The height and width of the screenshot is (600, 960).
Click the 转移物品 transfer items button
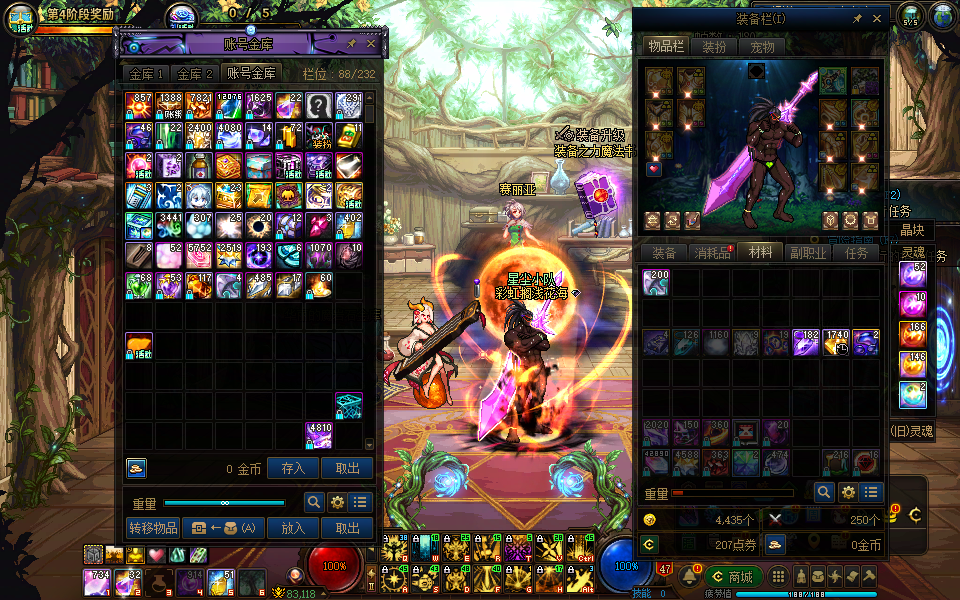pyautogui.click(x=153, y=528)
